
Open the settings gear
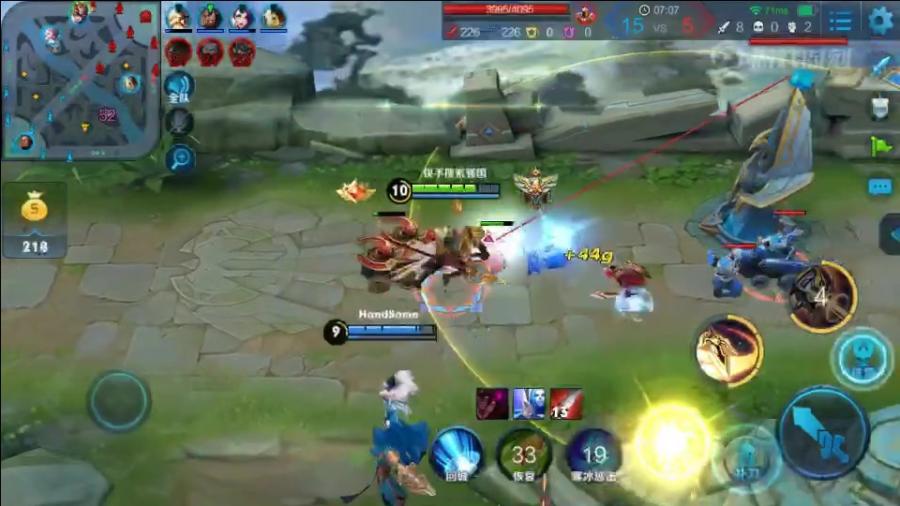[880, 20]
